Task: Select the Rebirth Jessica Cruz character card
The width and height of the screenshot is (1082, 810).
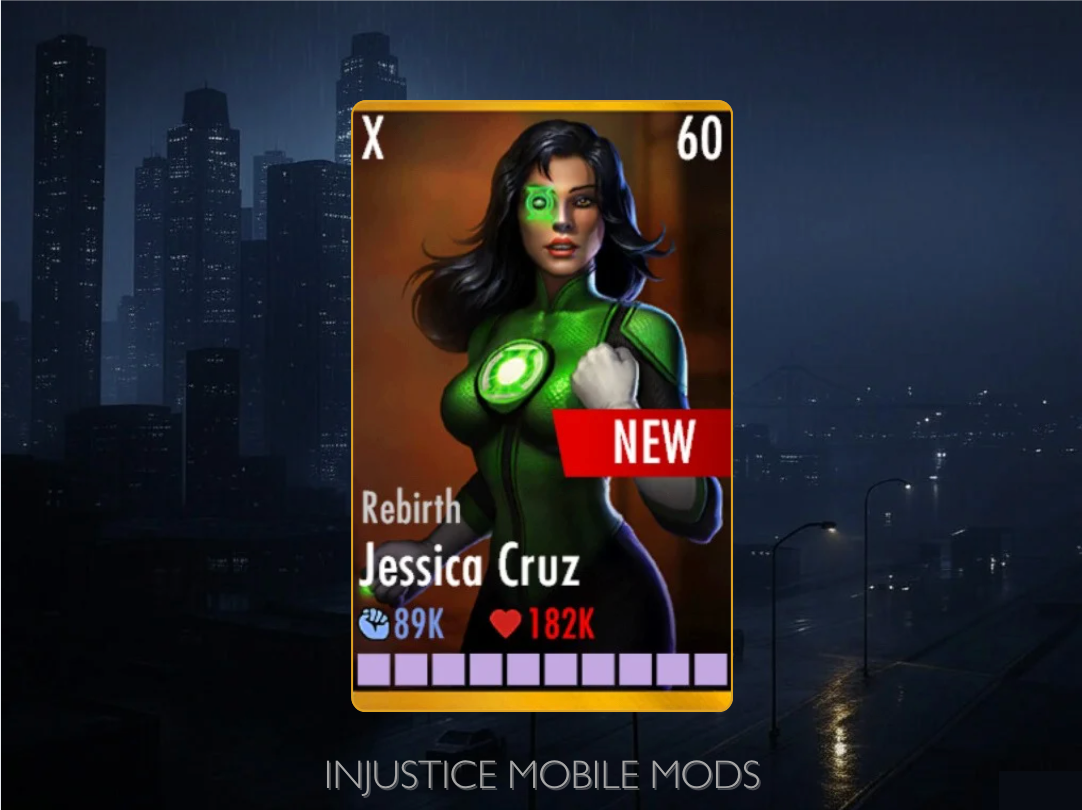Action: coord(541,405)
